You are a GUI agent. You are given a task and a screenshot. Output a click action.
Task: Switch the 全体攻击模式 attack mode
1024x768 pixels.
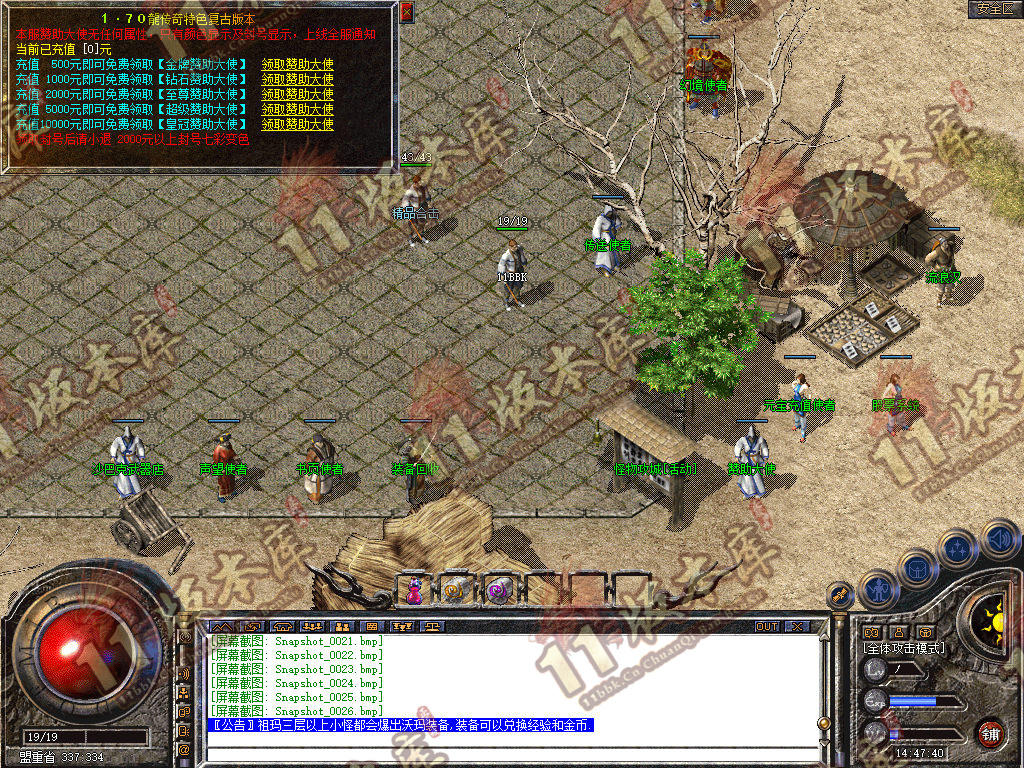click(904, 648)
